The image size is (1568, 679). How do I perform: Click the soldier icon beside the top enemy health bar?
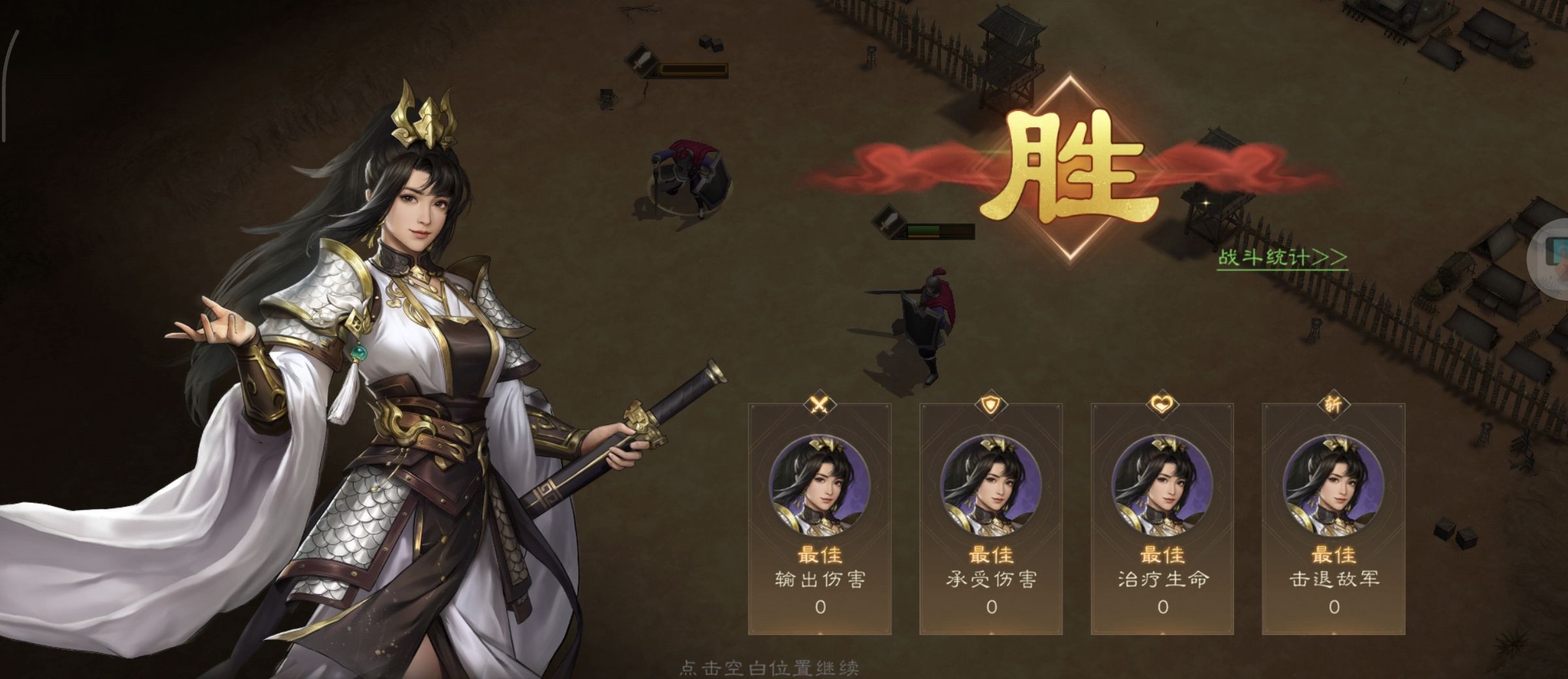tap(642, 63)
